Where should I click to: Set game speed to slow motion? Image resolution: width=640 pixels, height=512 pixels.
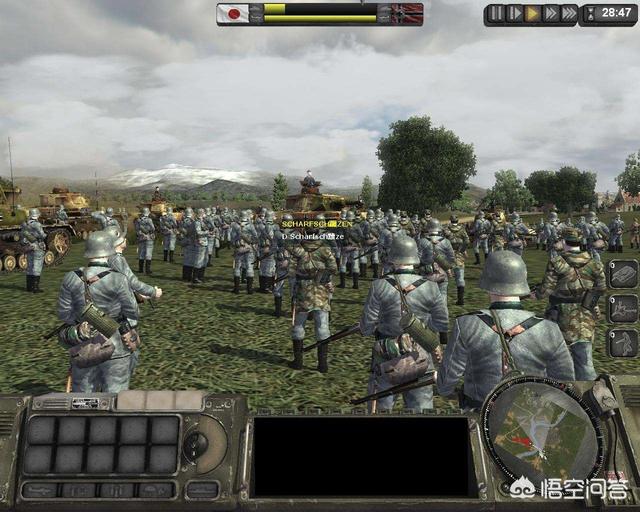point(514,14)
